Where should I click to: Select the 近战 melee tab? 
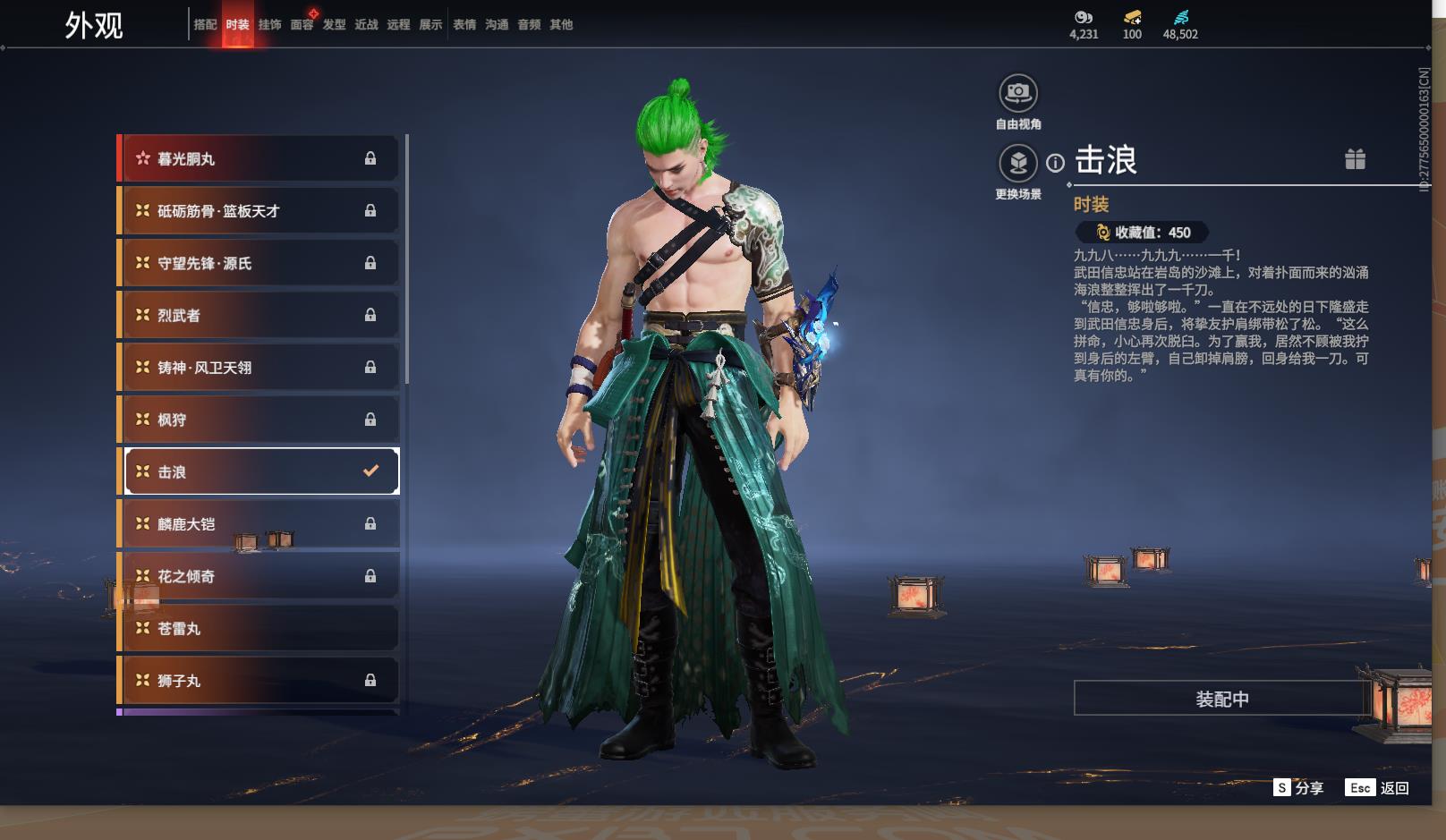(366, 25)
